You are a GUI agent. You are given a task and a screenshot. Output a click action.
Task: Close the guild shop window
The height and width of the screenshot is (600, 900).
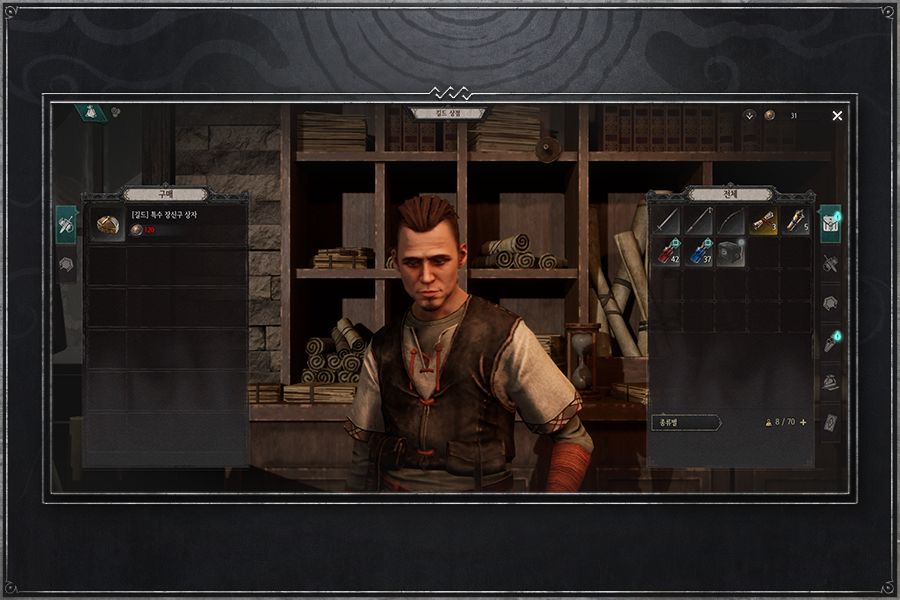tap(837, 116)
